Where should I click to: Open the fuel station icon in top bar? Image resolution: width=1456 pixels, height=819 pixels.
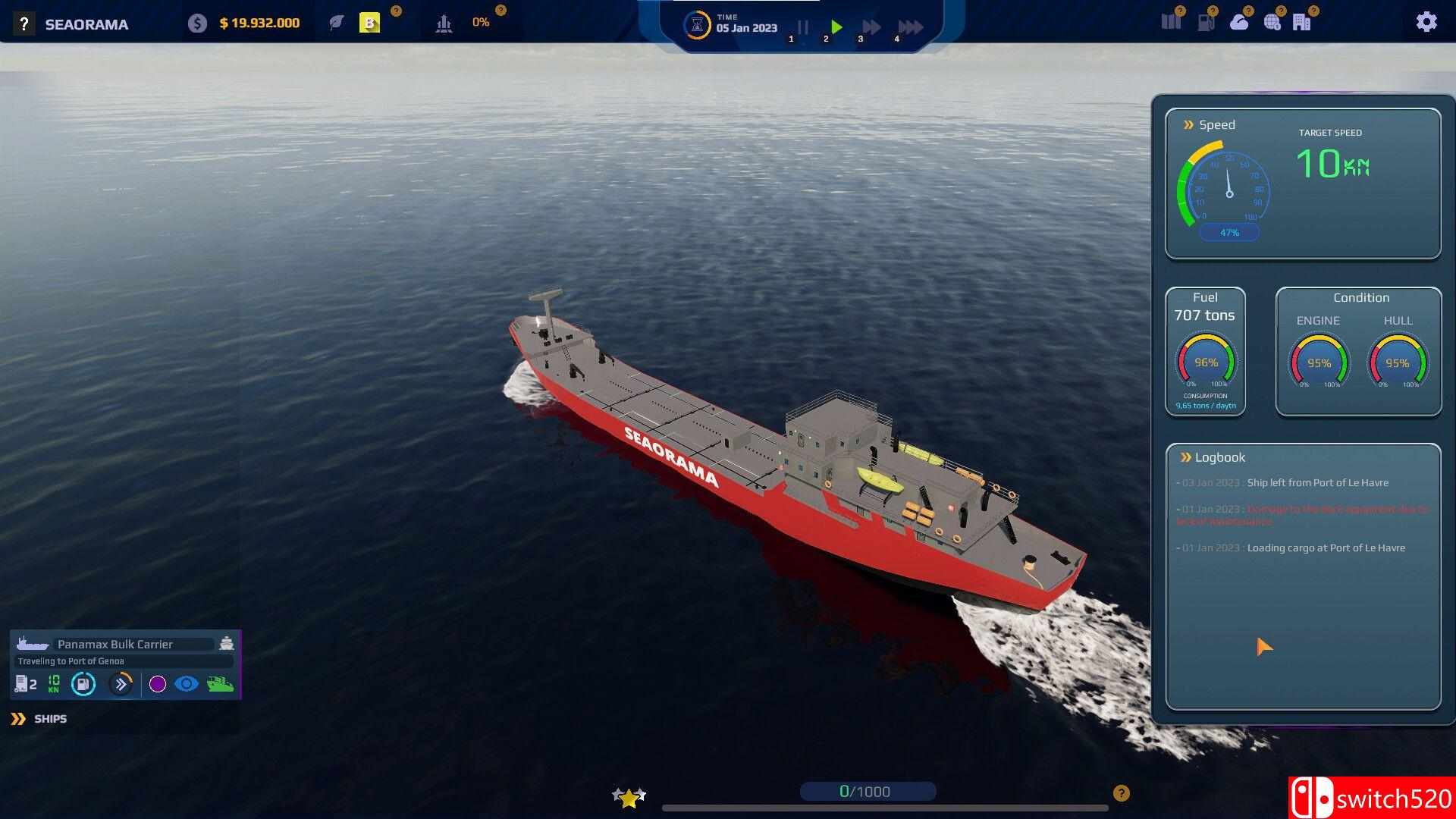point(1204,21)
